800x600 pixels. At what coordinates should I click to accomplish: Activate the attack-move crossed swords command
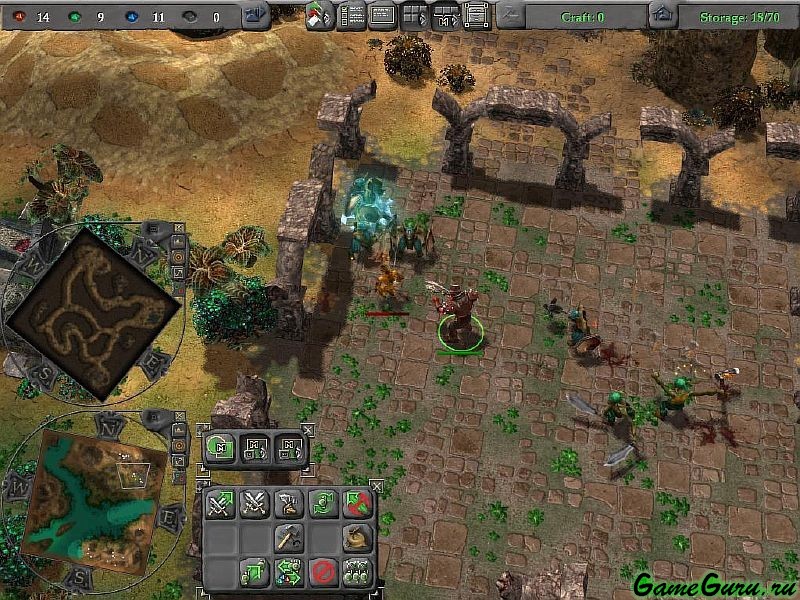[x=220, y=504]
